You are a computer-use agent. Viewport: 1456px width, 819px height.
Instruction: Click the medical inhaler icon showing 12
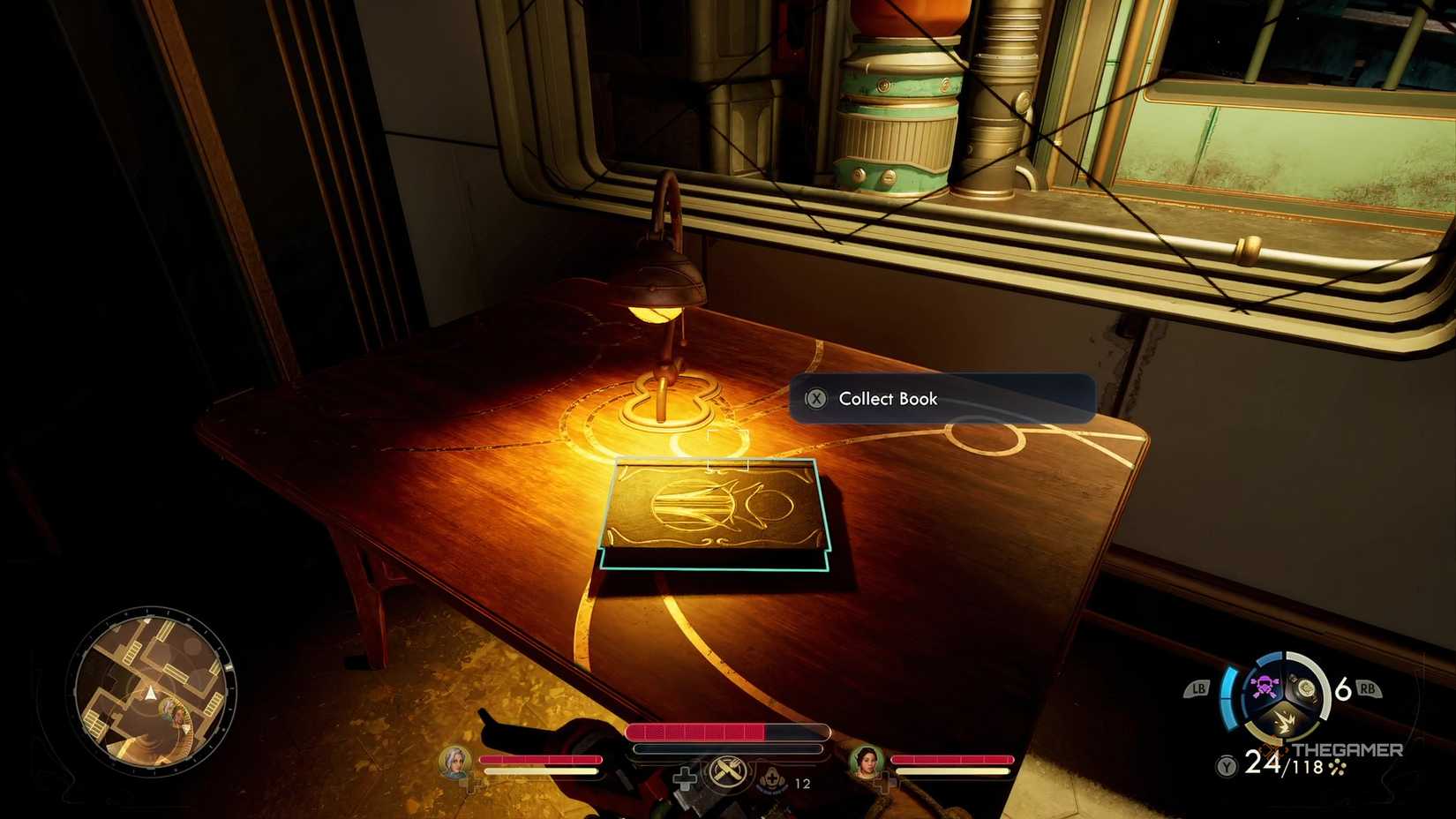(773, 779)
